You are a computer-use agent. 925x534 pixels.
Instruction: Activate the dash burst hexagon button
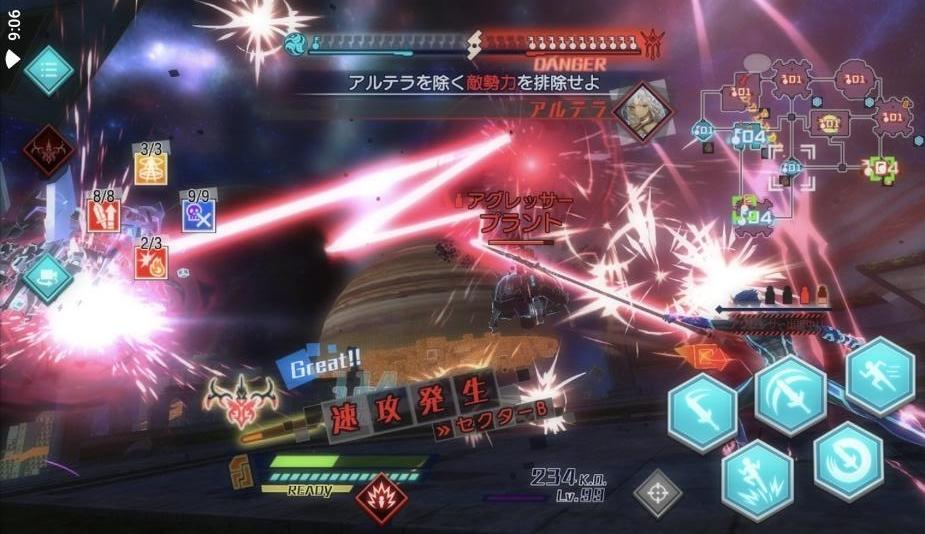(x=757, y=470)
